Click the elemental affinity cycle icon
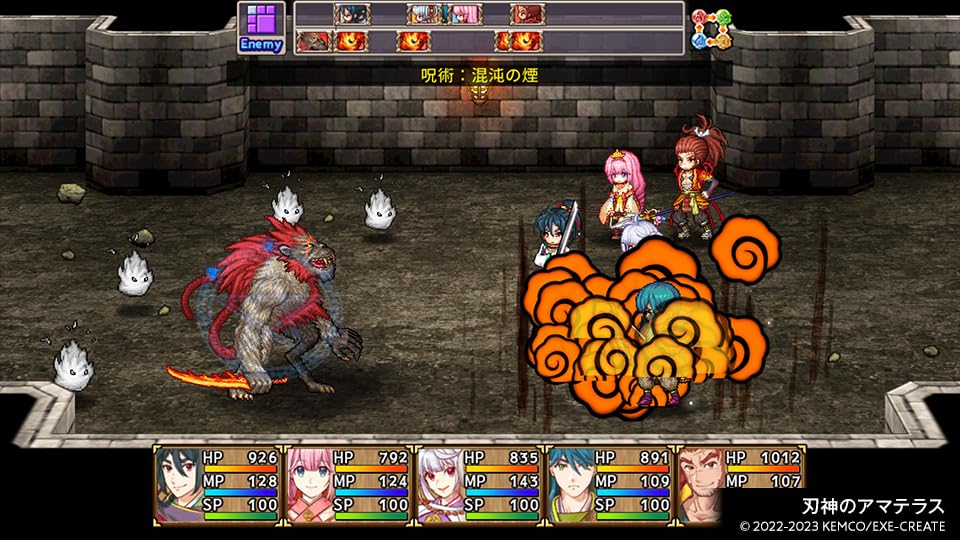 point(712,30)
